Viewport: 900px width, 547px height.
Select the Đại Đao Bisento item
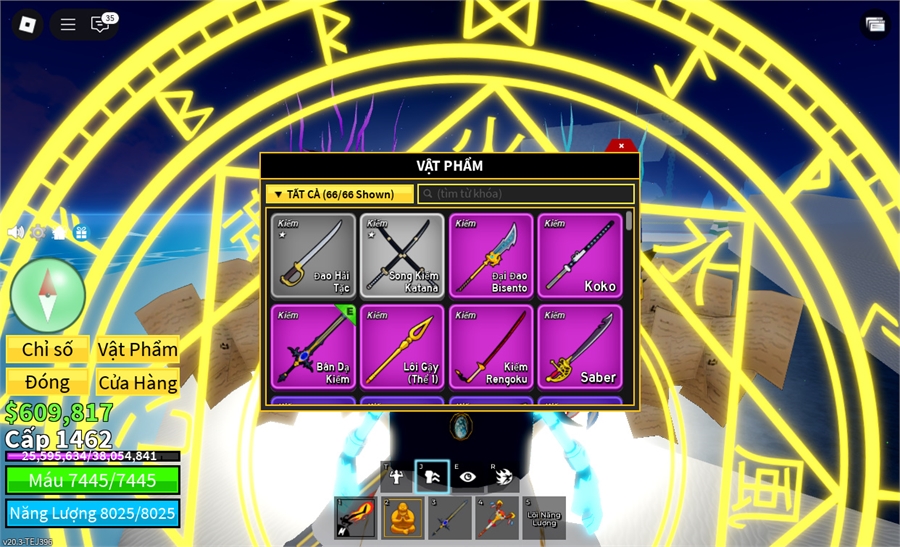click(x=490, y=255)
